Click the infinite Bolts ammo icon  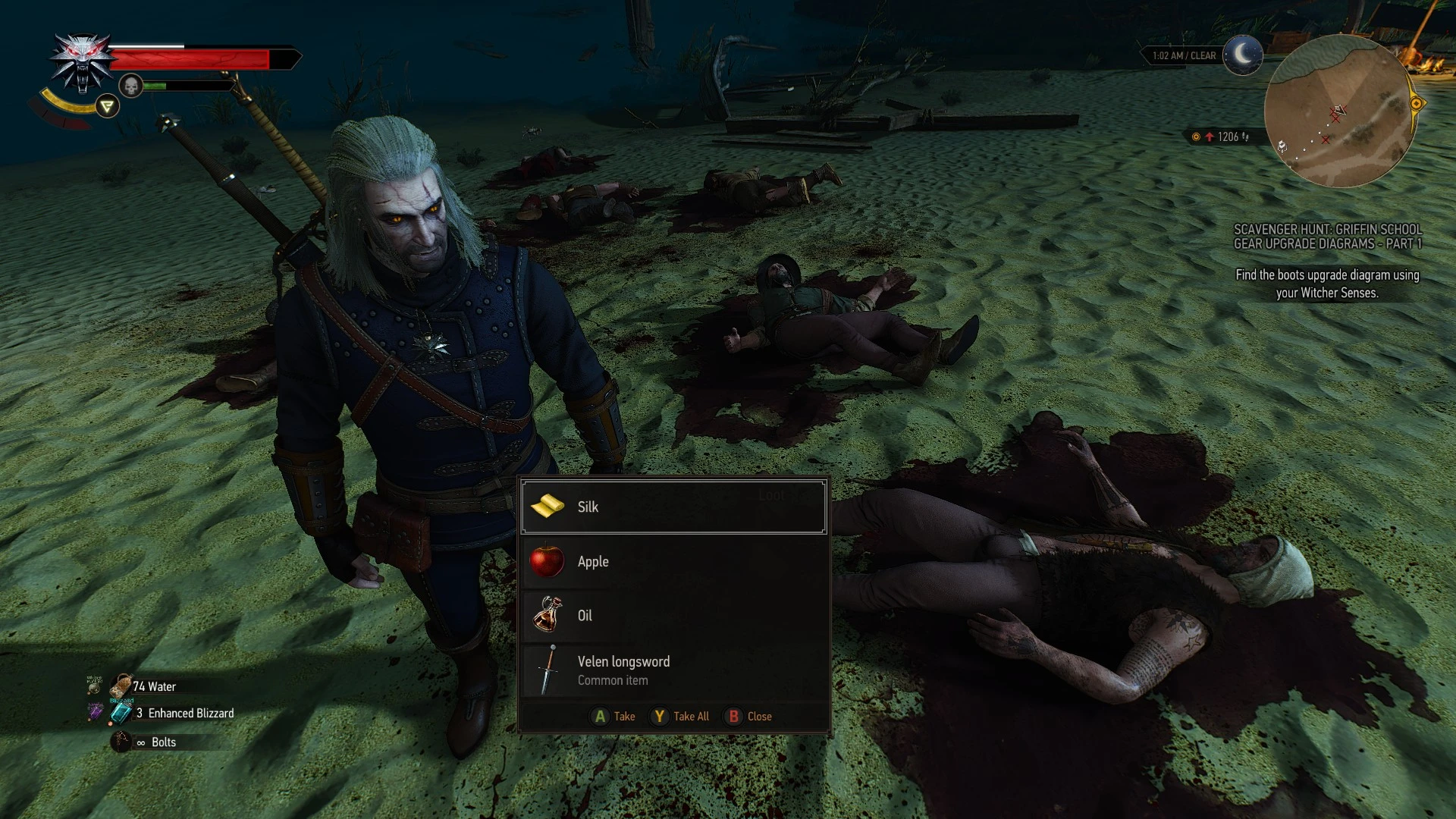click(120, 742)
